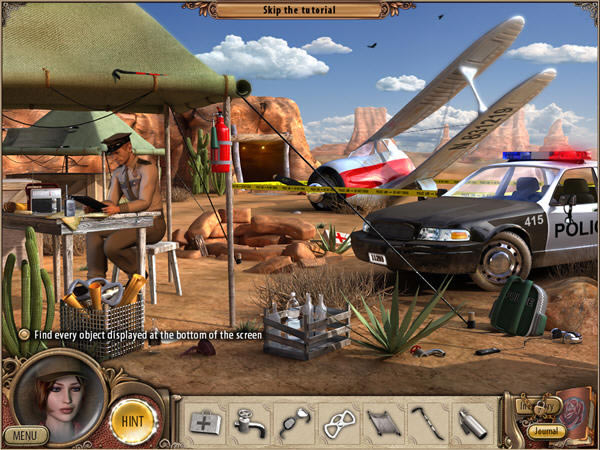Pick the rolled mat item slot
Screen dimensions: 600x450
click(383, 422)
